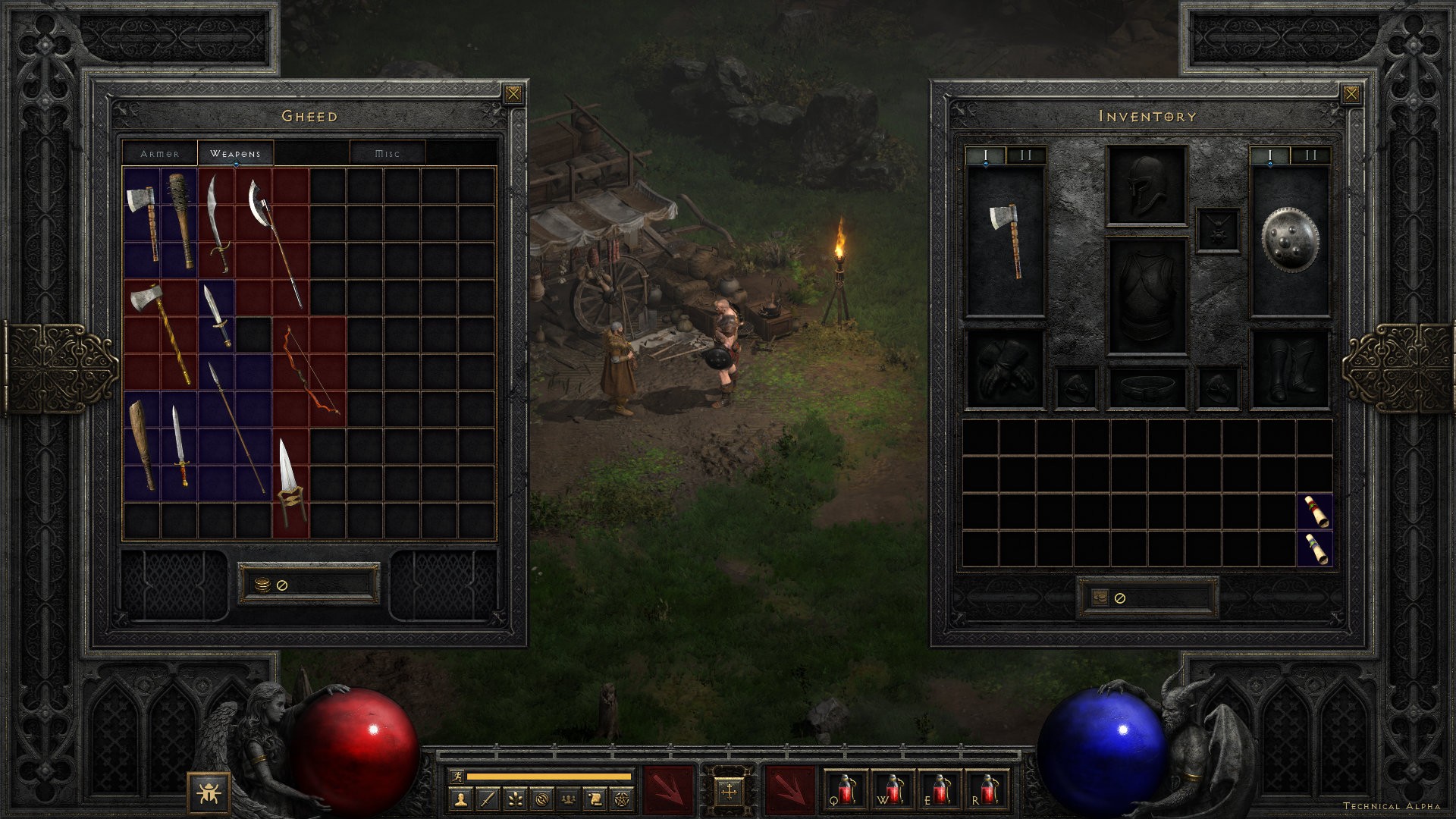Click the bug report beetle icon

click(205, 792)
